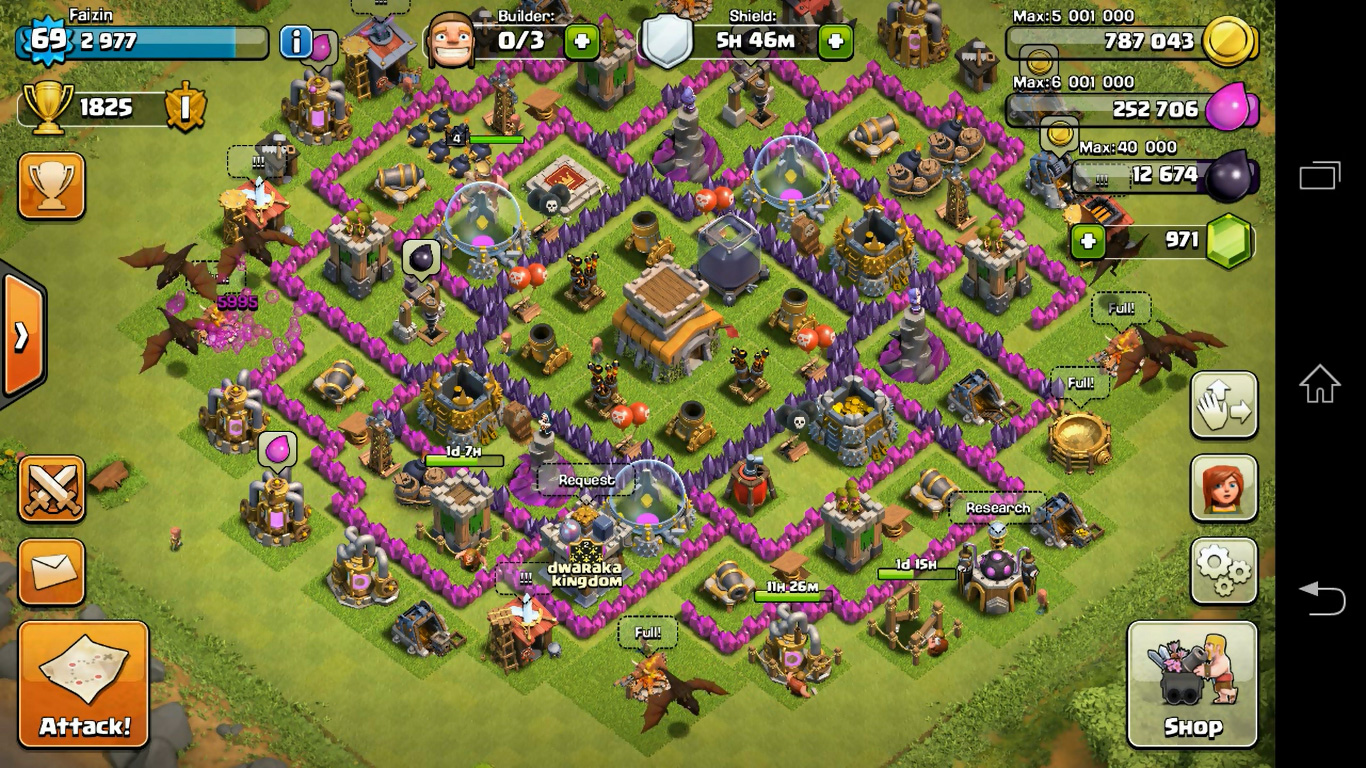The image size is (1366, 768).
Task: Expand the orange side arrow panel
Action: pyautogui.click(x=21, y=337)
